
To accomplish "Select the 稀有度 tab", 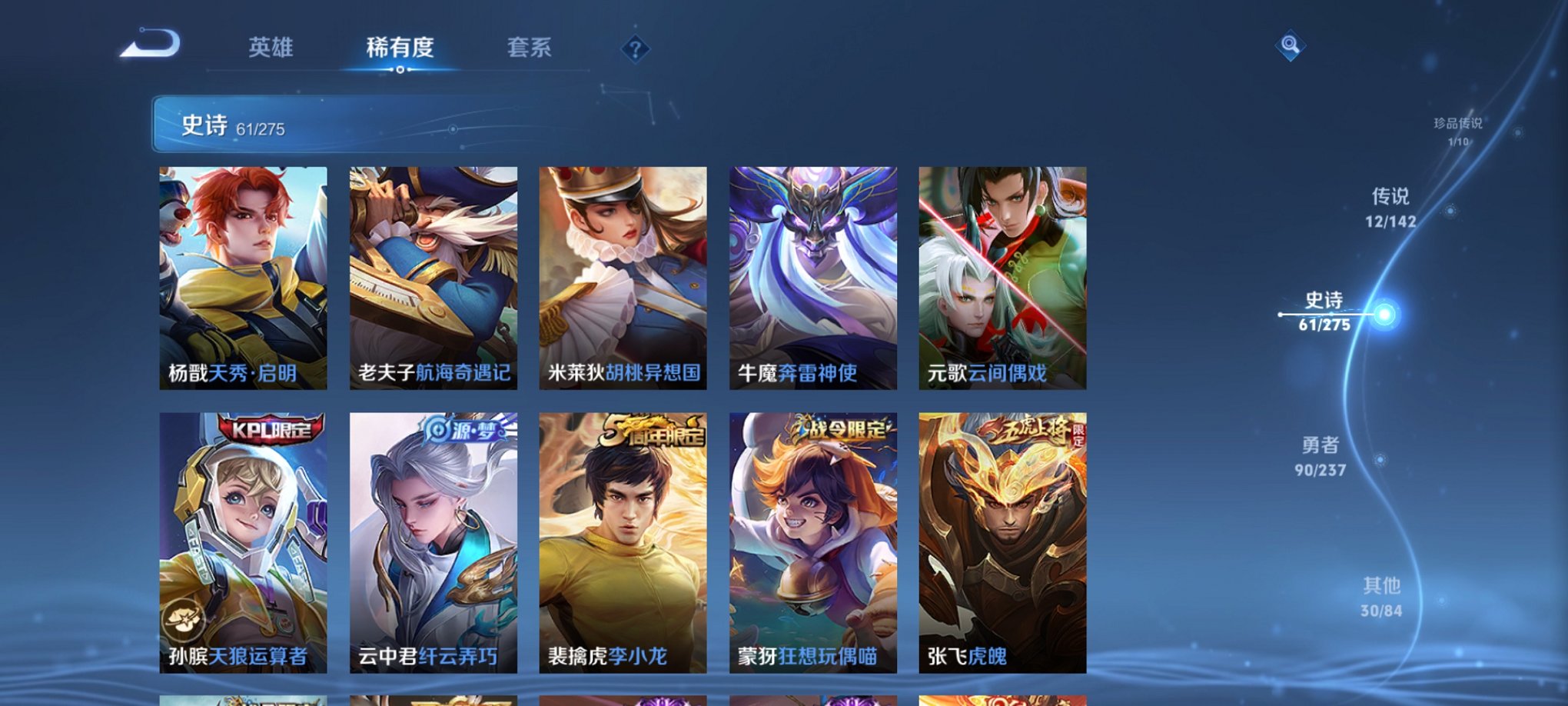I will [x=399, y=46].
